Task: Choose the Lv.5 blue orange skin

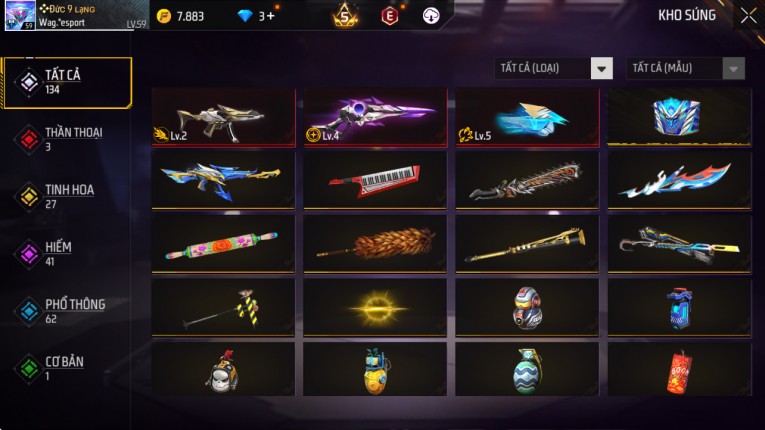Action: pos(527,117)
